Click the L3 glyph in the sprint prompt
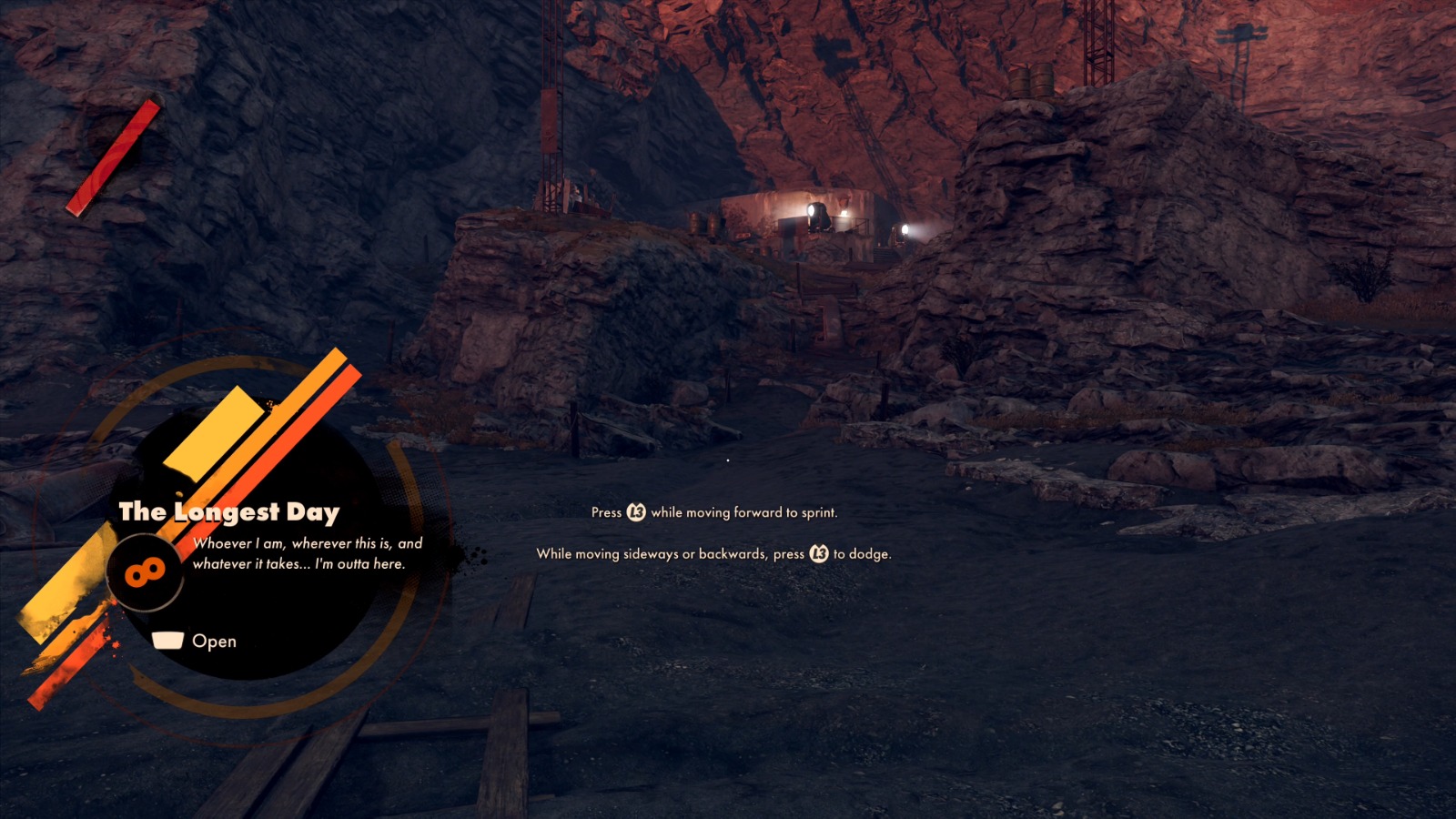Image resolution: width=1456 pixels, height=819 pixels. (637, 511)
